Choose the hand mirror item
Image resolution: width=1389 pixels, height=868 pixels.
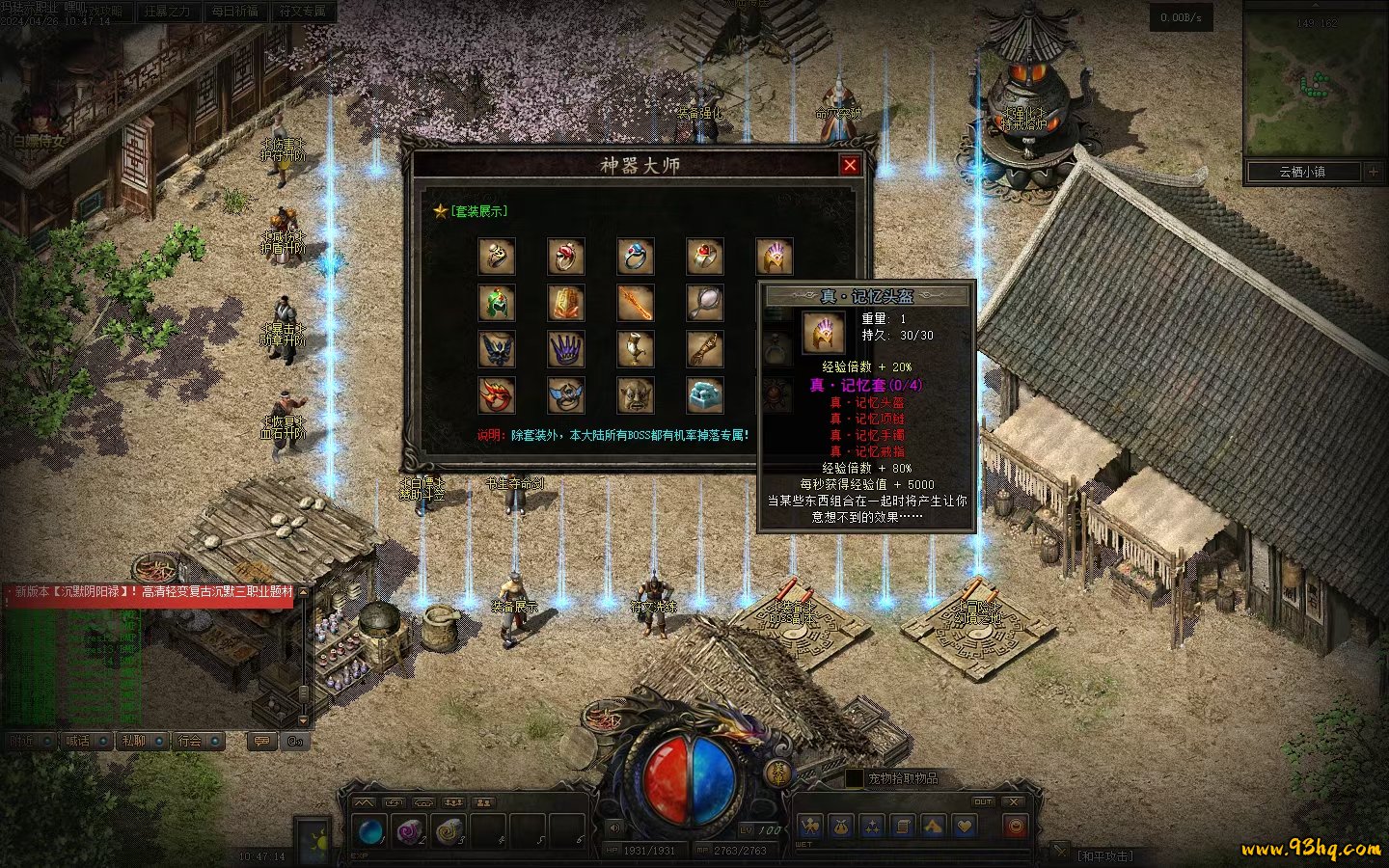point(705,303)
